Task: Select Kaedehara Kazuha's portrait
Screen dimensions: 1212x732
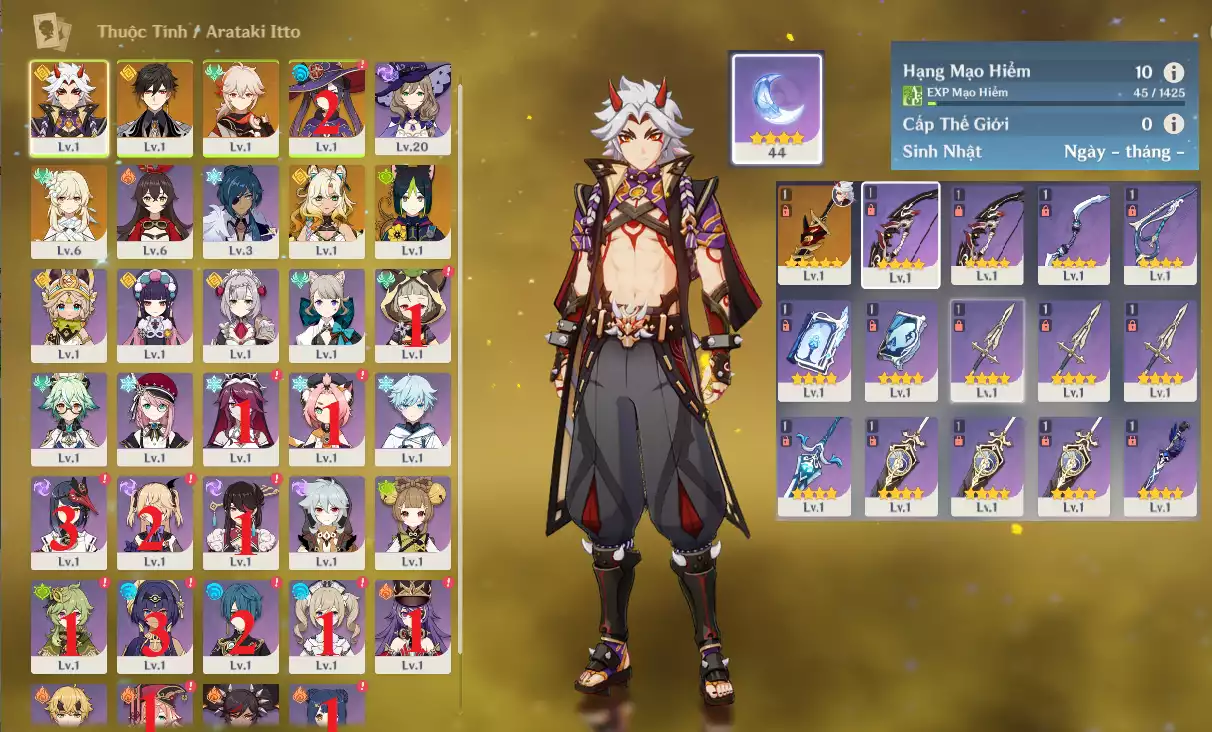Action: 241,100
